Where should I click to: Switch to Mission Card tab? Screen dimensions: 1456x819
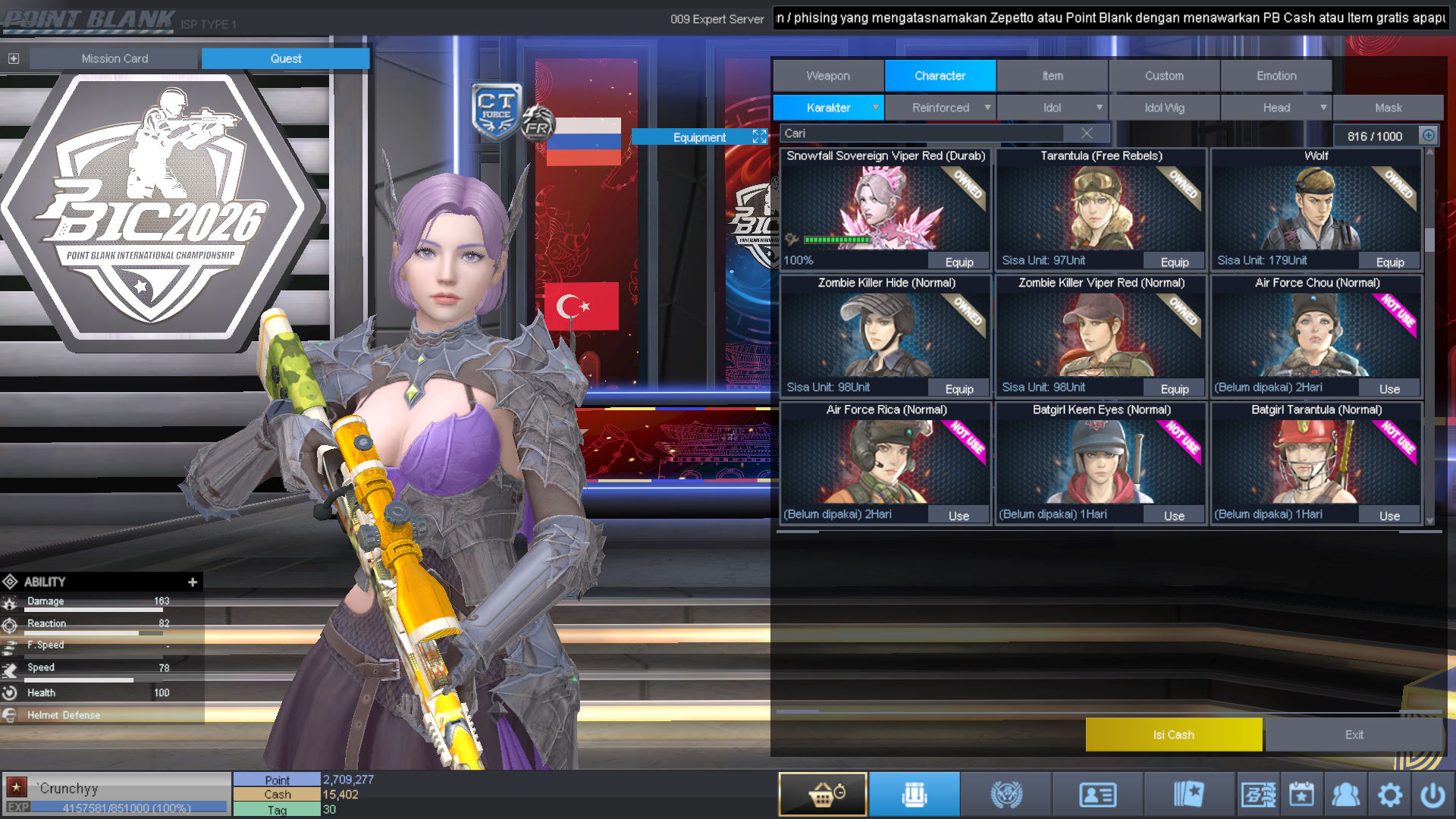115,58
